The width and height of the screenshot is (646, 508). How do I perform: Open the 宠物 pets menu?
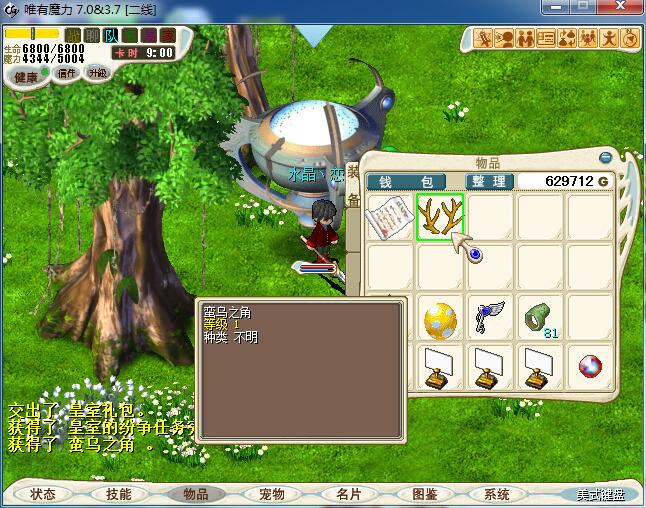pyautogui.click(x=271, y=494)
